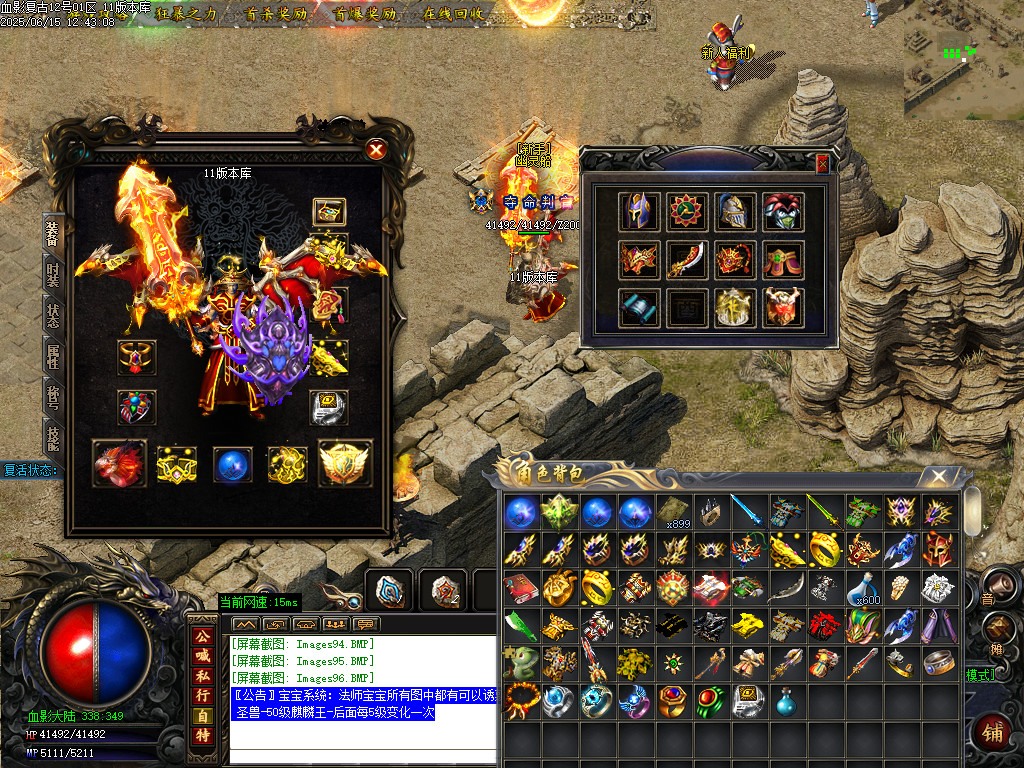Close the character equipment panel

click(376, 150)
